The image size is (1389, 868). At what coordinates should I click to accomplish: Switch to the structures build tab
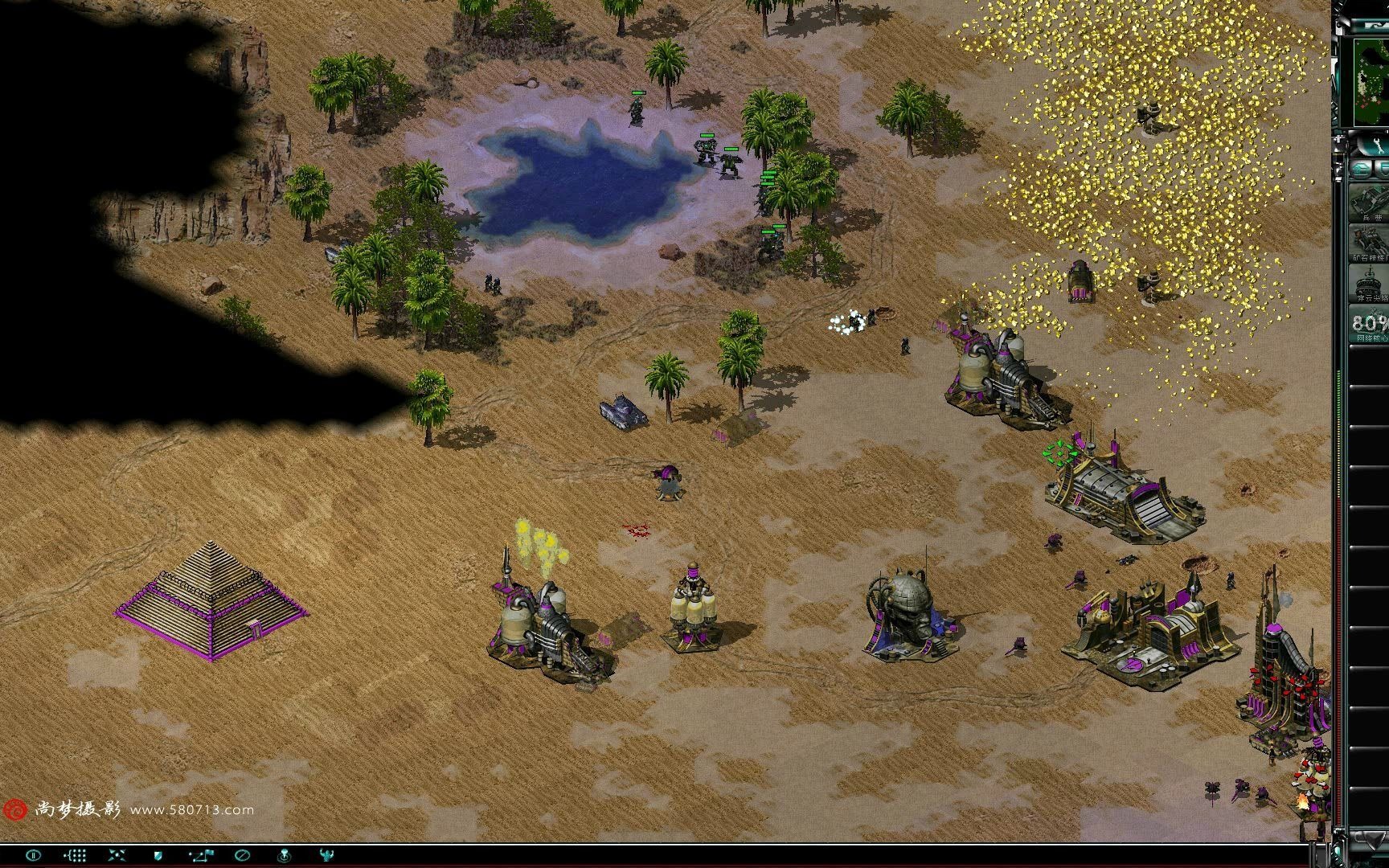coord(1362,169)
